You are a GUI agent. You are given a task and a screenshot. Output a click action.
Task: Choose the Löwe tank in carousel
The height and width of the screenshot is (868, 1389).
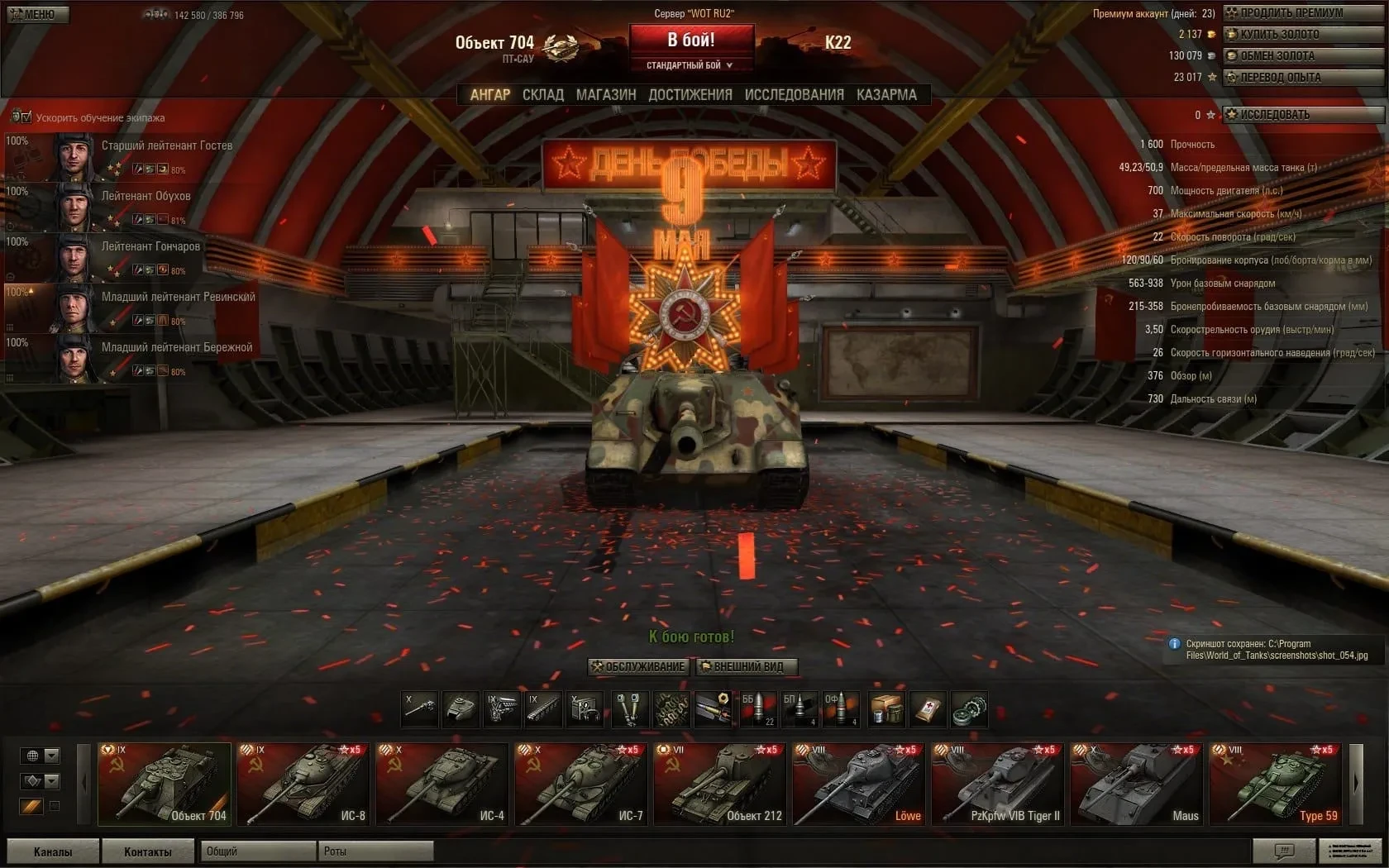[859, 784]
